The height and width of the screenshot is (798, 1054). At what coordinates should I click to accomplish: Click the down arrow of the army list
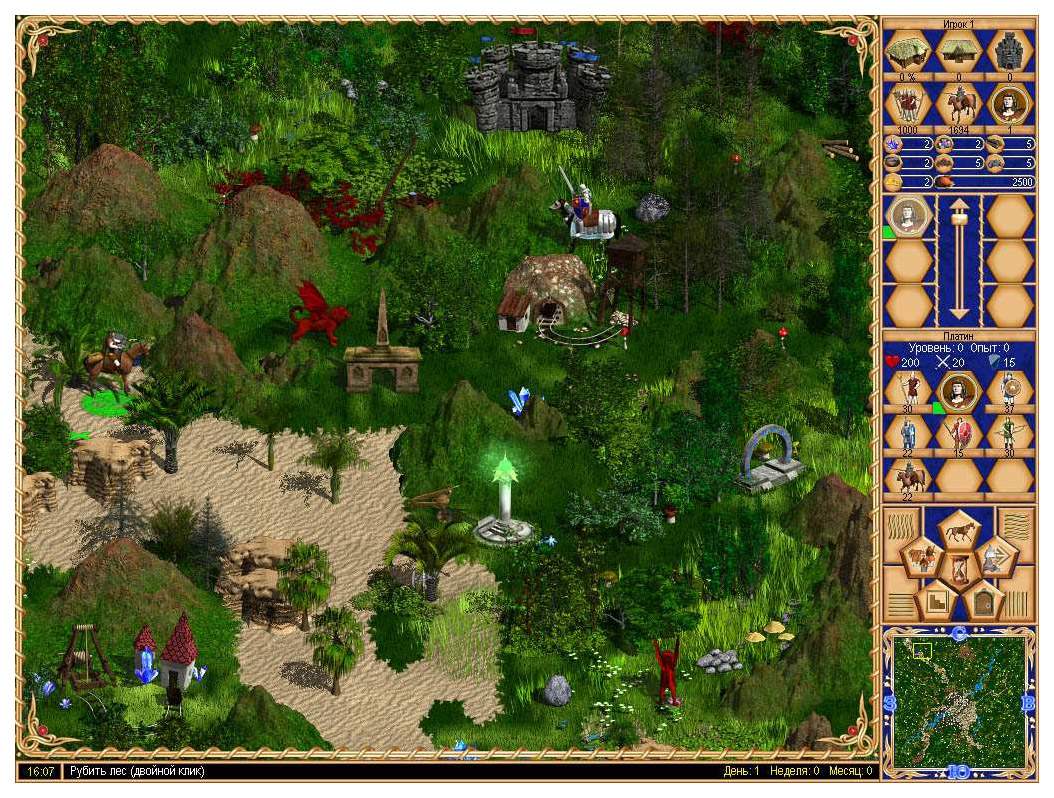pos(960,306)
